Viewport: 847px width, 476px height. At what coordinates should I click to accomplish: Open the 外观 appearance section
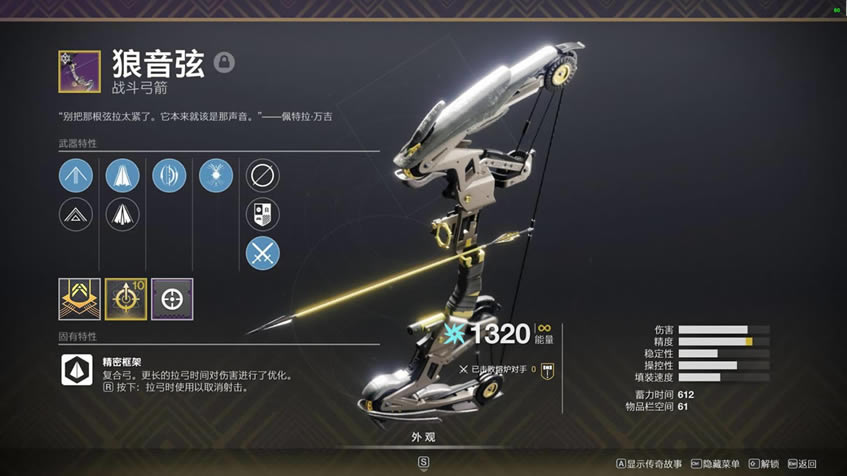point(423,437)
